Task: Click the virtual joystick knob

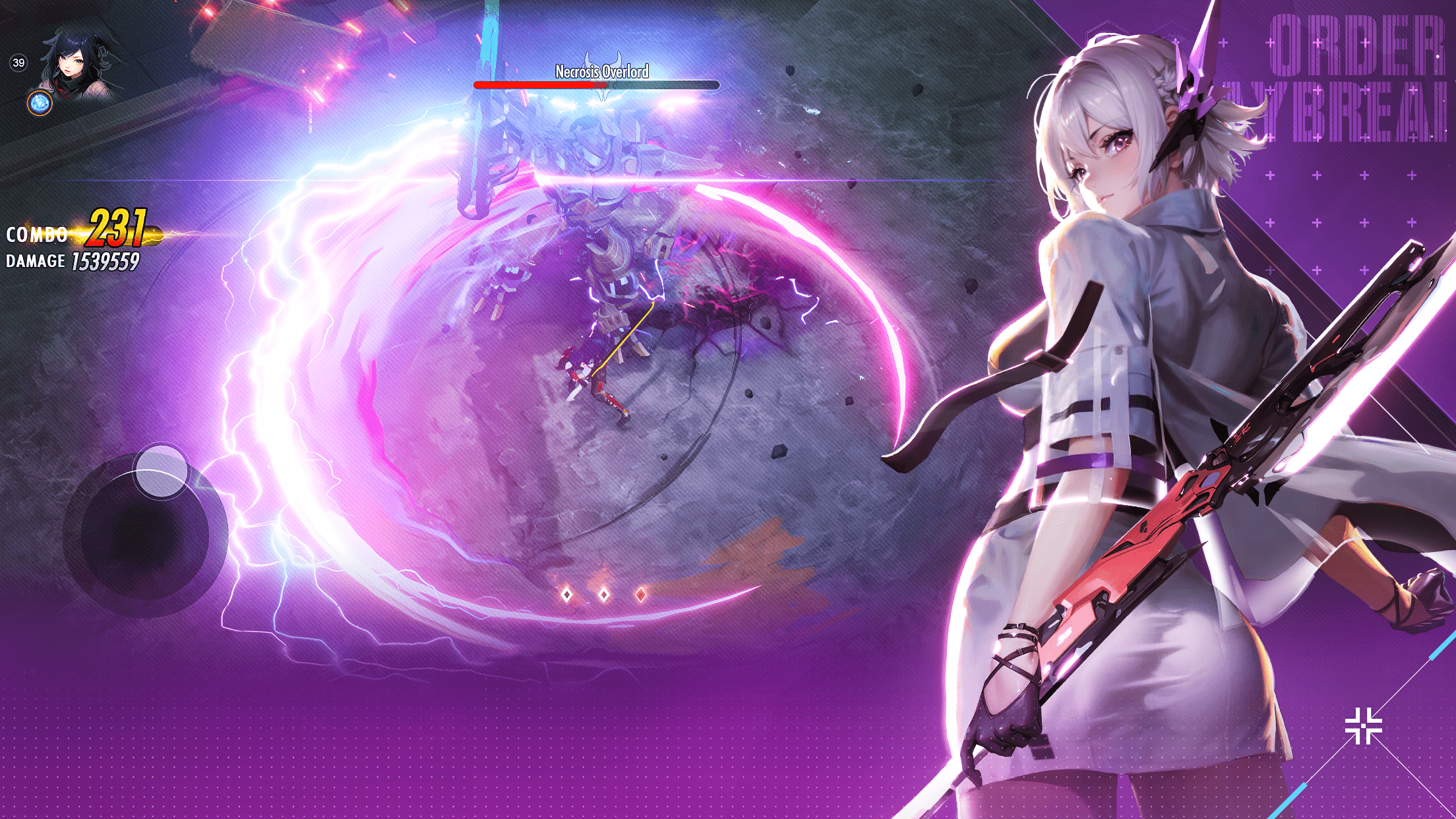Action: (161, 470)
